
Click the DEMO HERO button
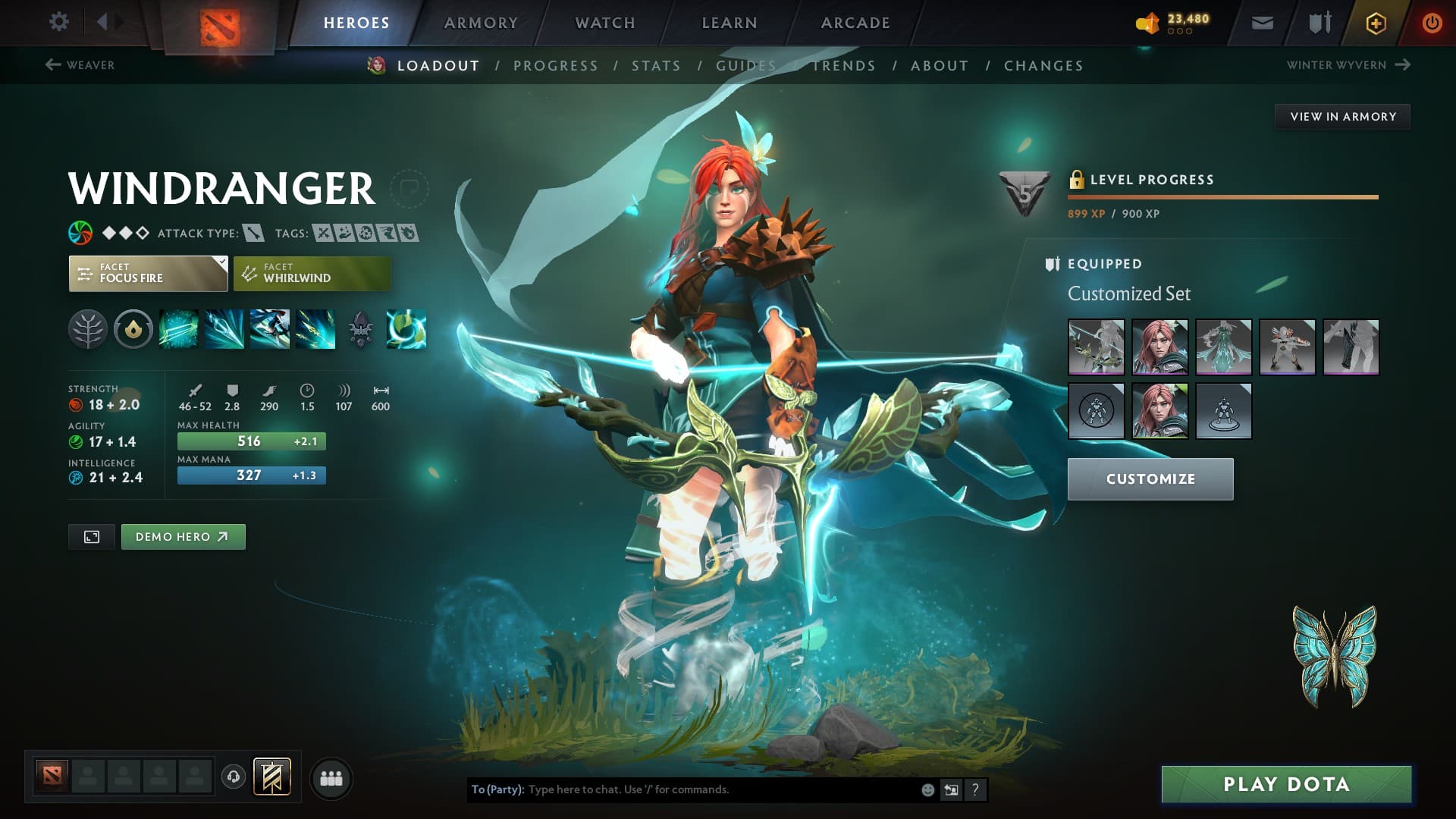[183, 536]
